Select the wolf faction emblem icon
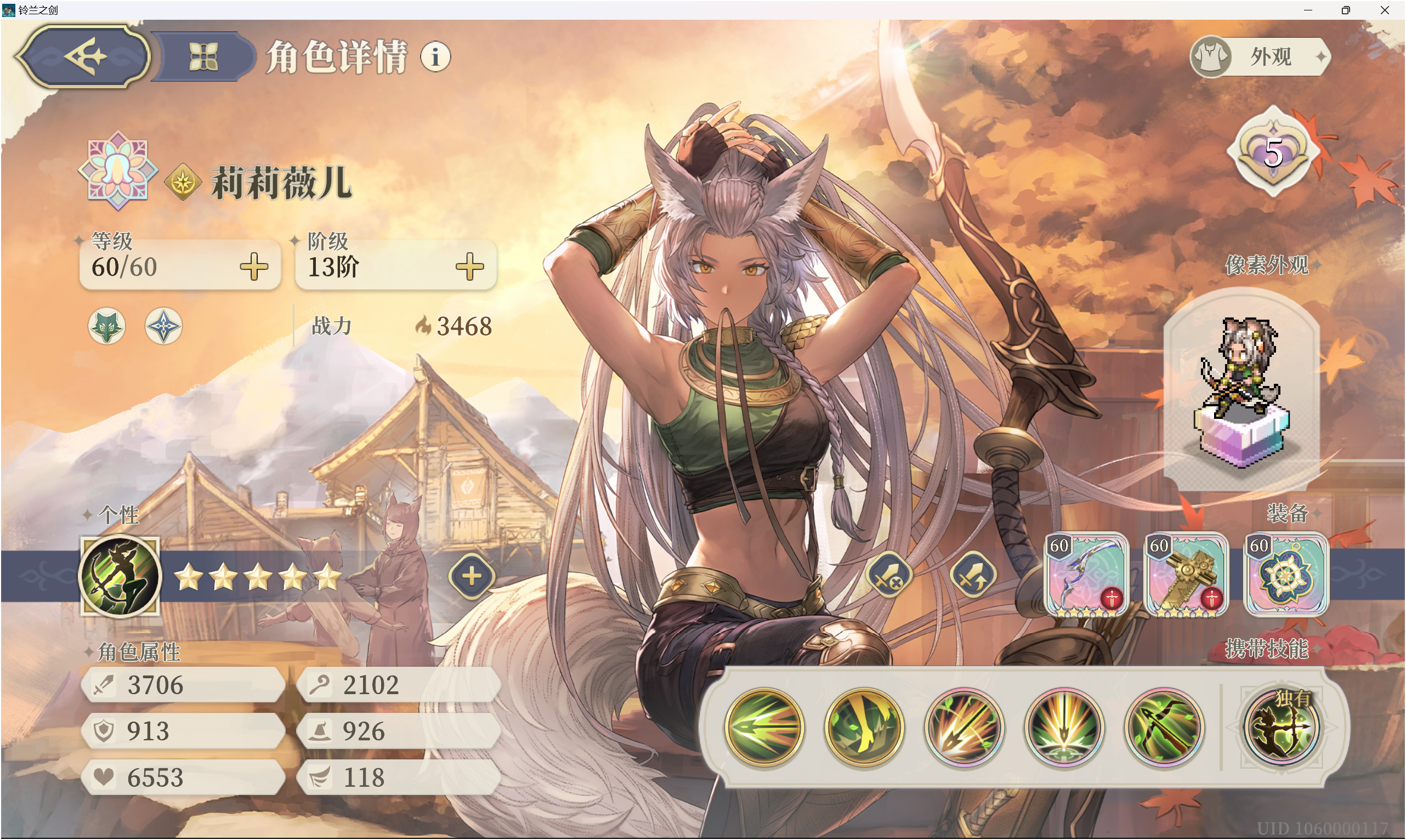1406x840 pixels. coord(106,326)
